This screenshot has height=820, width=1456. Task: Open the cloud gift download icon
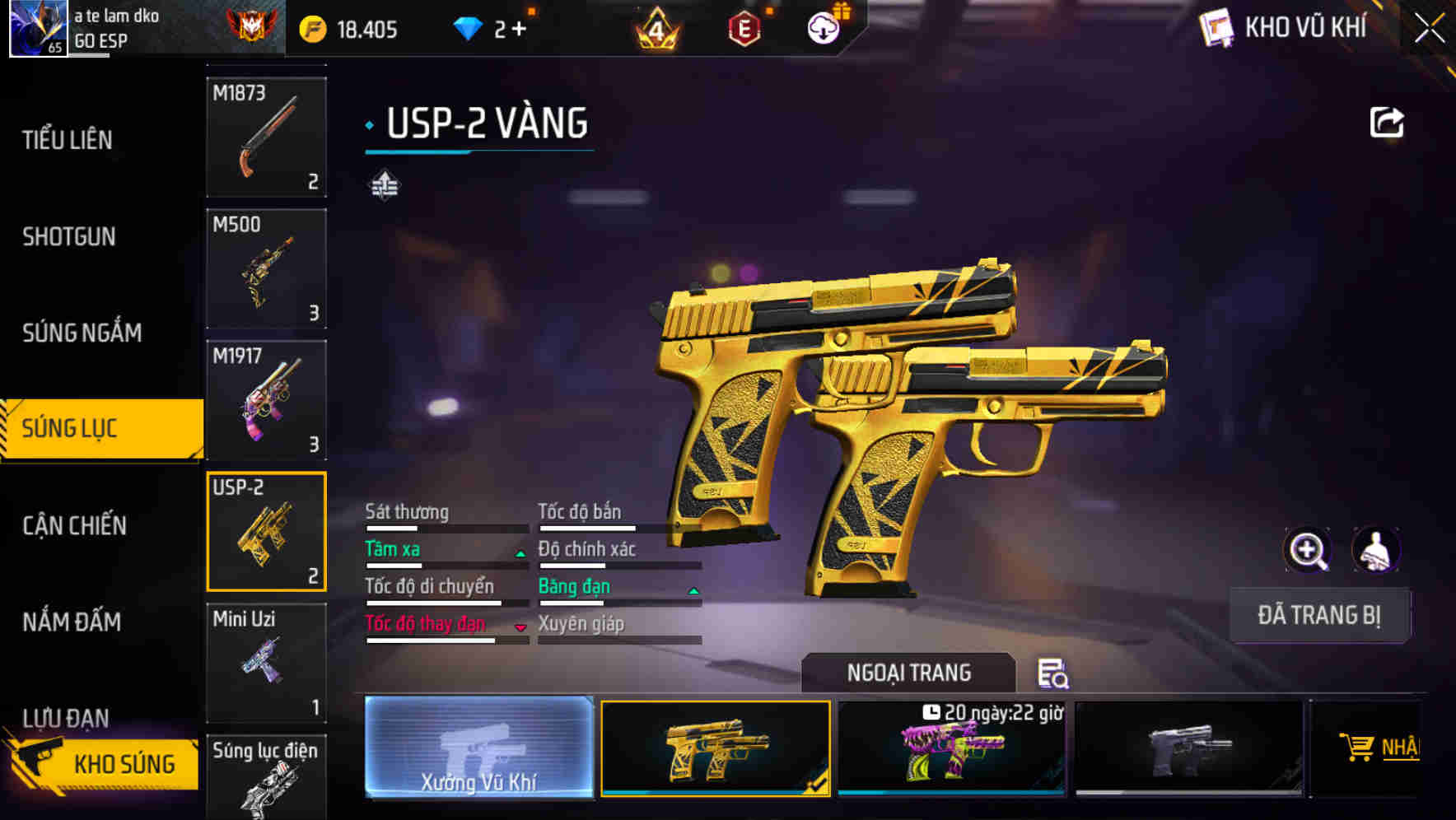click(823, 27)
